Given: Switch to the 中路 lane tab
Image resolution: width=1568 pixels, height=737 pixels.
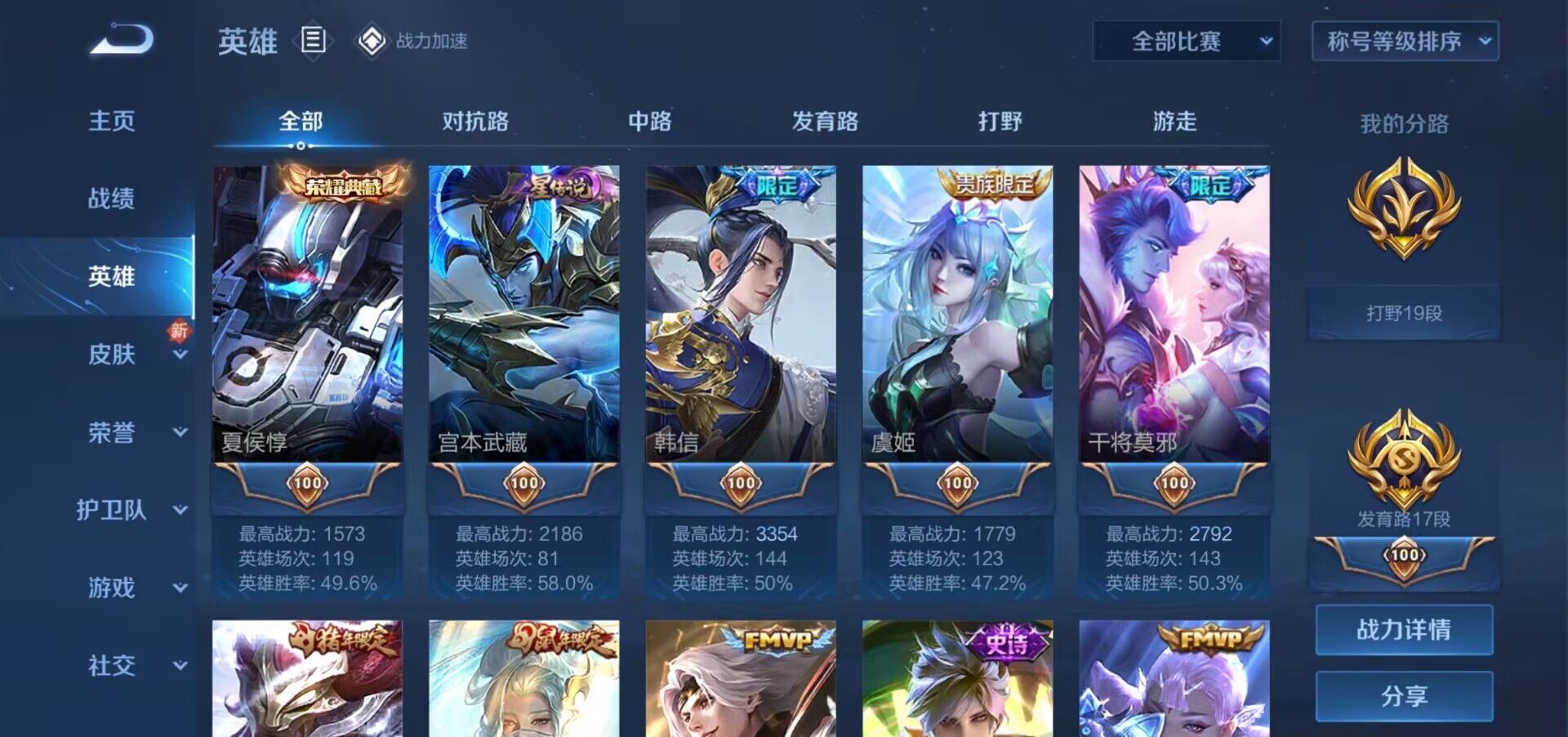Looking at the screenshot, I should tap(651, 121).
